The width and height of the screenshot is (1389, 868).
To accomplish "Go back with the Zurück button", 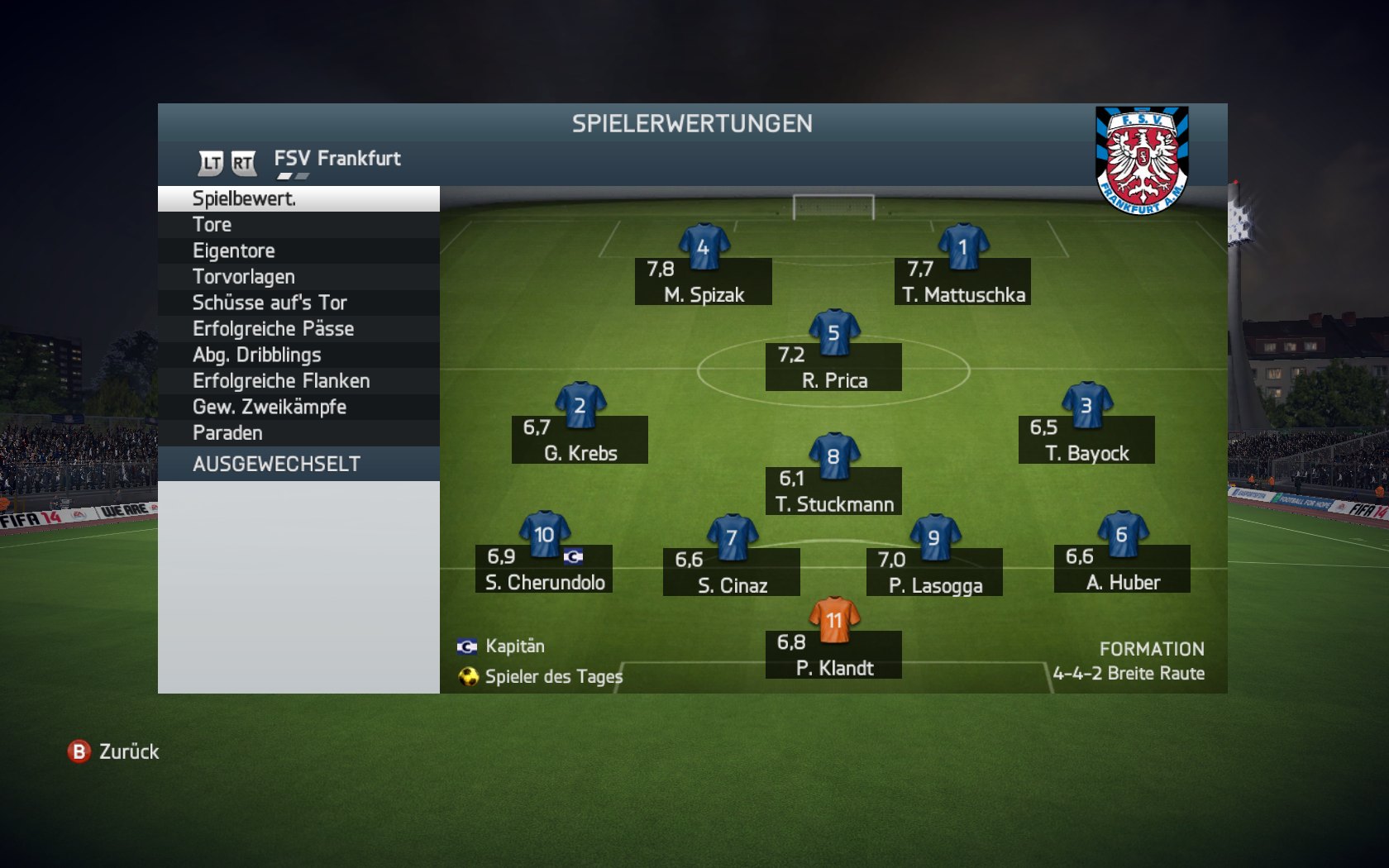I will pos(114,751).
